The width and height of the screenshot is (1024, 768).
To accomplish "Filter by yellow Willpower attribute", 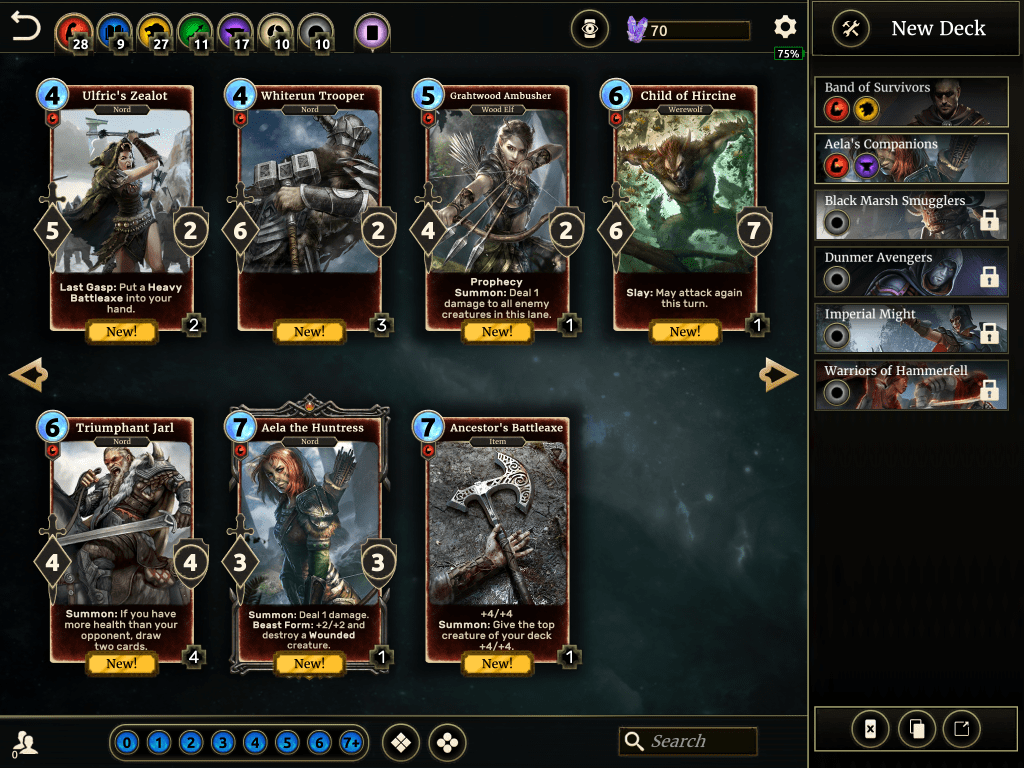I will coord(155,32).
